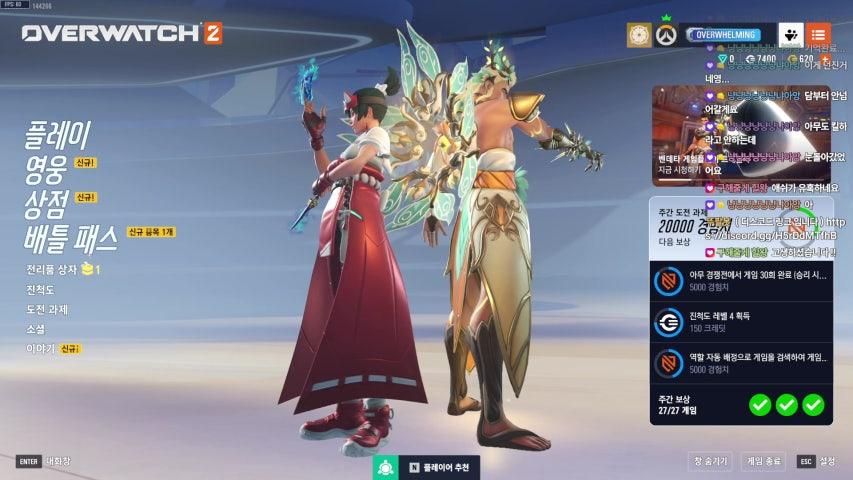Select the 30 competitive games challenge row
The width and height of the screenshot is (853, 480).
tap(741, 282)
